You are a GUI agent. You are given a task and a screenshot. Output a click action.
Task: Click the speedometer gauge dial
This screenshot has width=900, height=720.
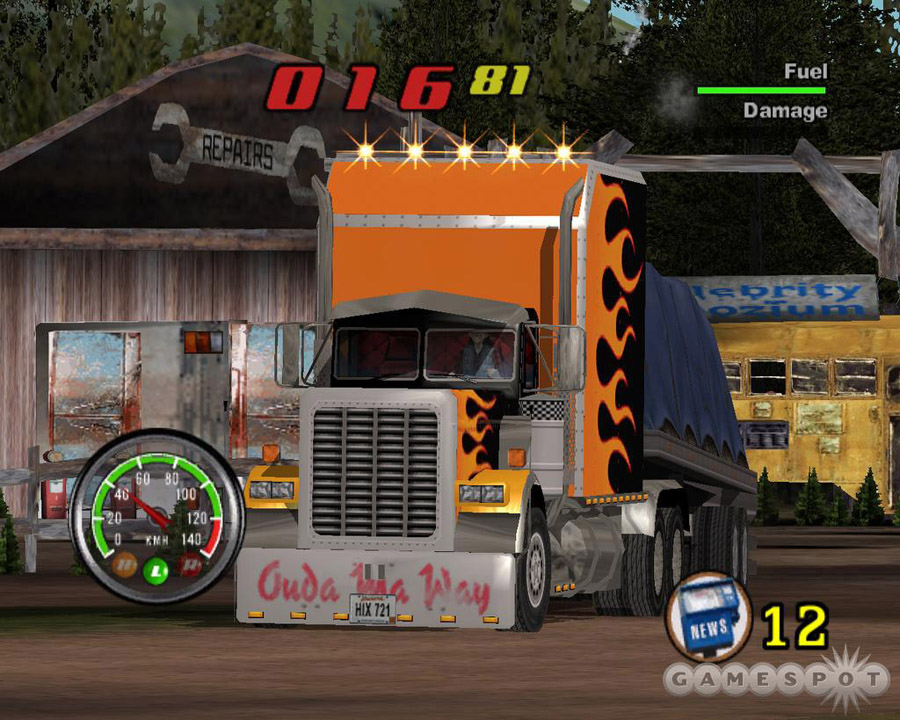[x=156, y=520]
